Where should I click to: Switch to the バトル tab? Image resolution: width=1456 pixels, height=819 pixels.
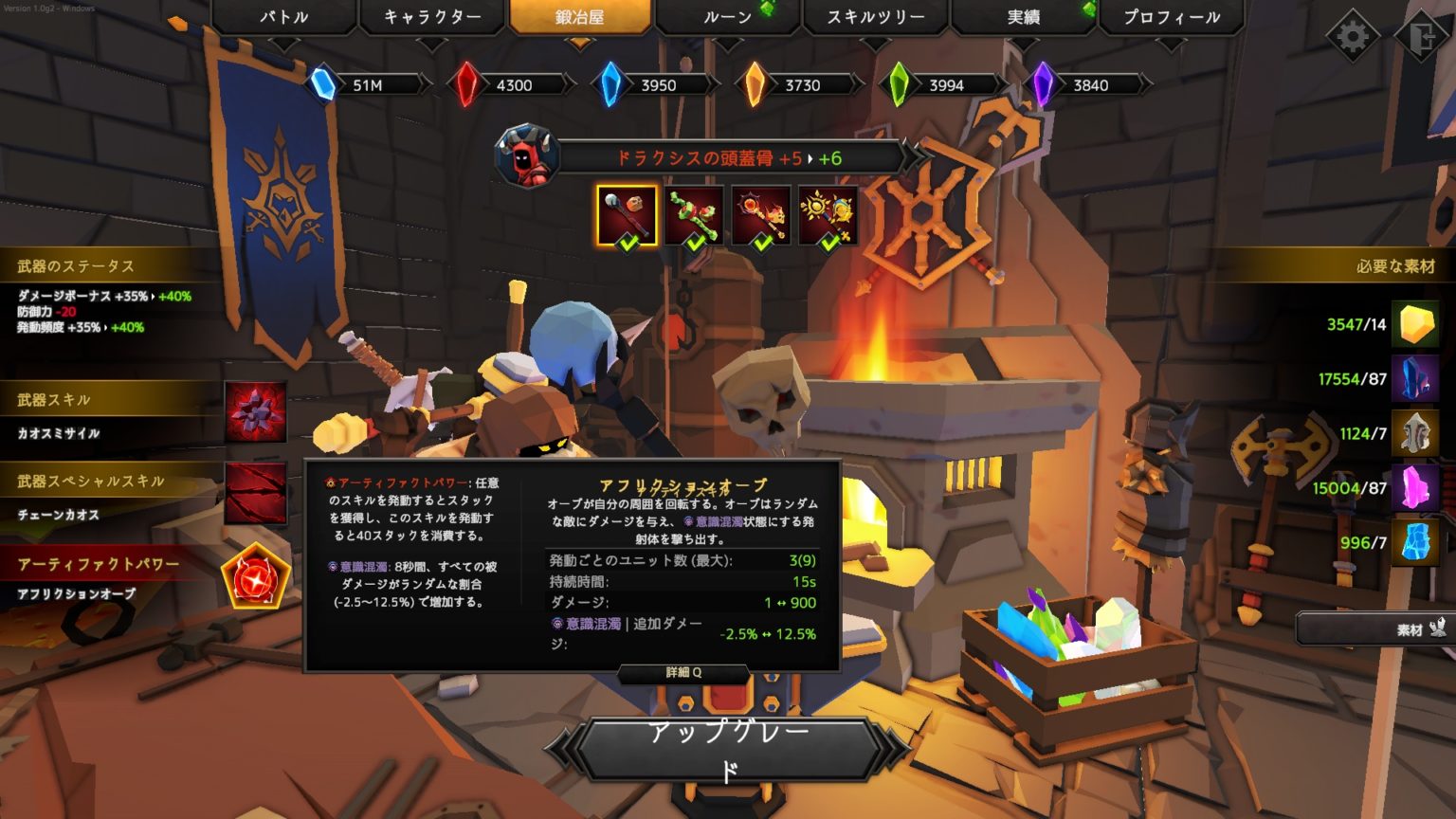pyautogui.click(x=282, y=16)
